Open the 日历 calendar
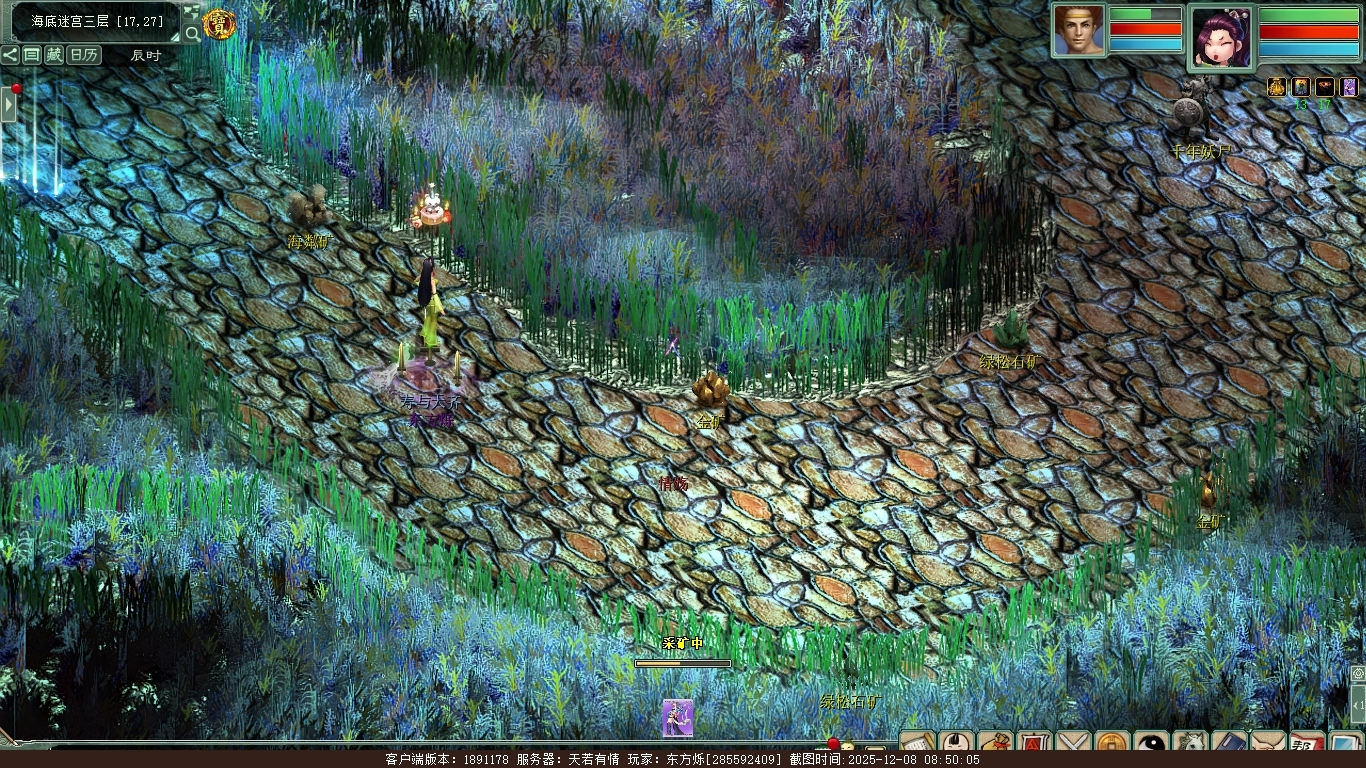This screenshot has width=1366, height=768. (84, 55)
